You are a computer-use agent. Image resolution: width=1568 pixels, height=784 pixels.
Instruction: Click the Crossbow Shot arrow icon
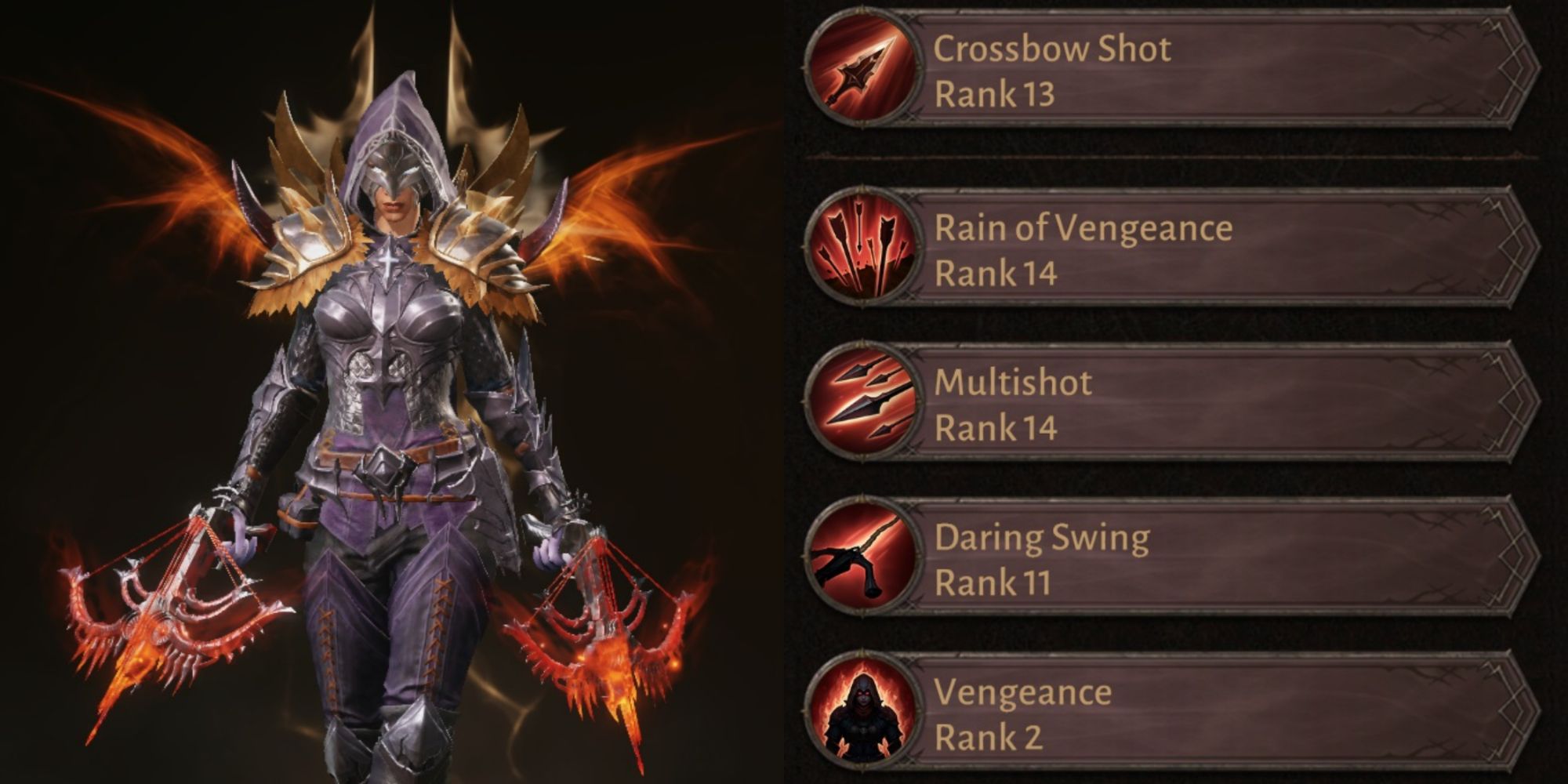click(x=862, y=71)
